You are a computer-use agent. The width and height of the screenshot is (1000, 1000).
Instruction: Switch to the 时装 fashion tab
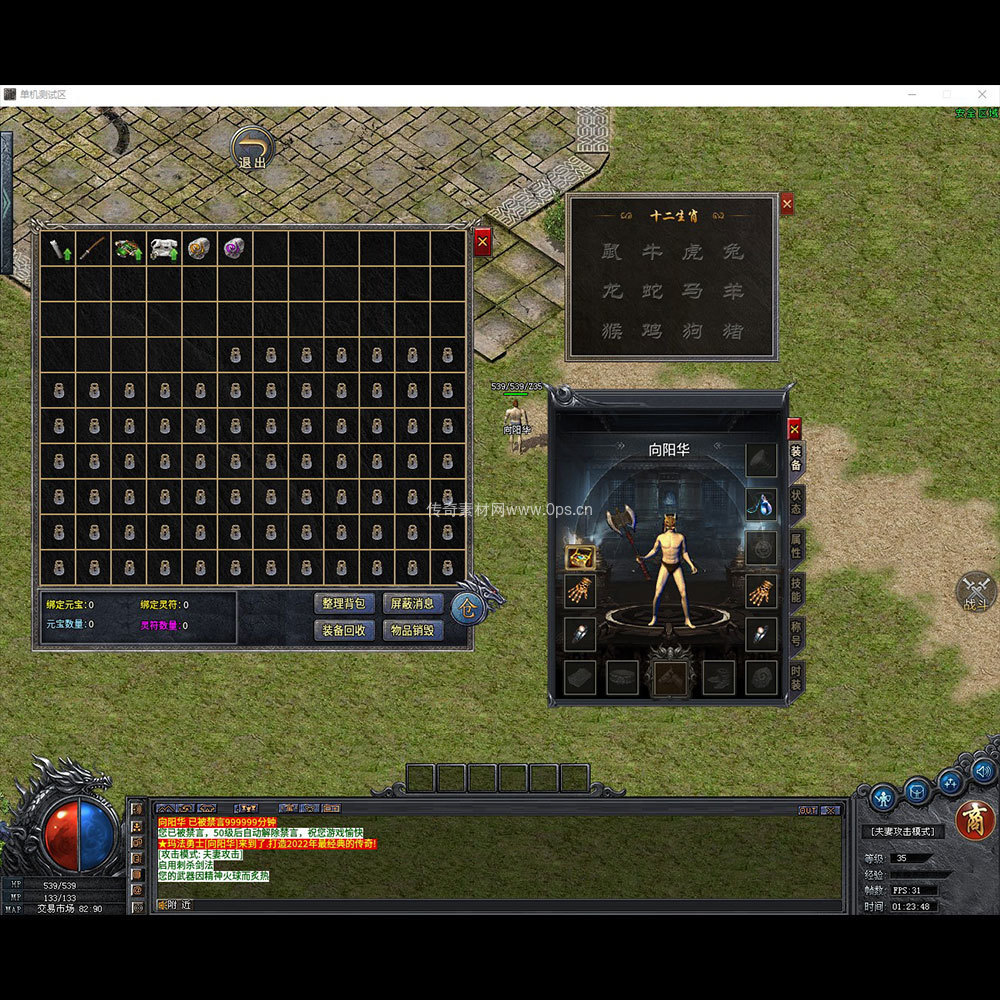796,677
